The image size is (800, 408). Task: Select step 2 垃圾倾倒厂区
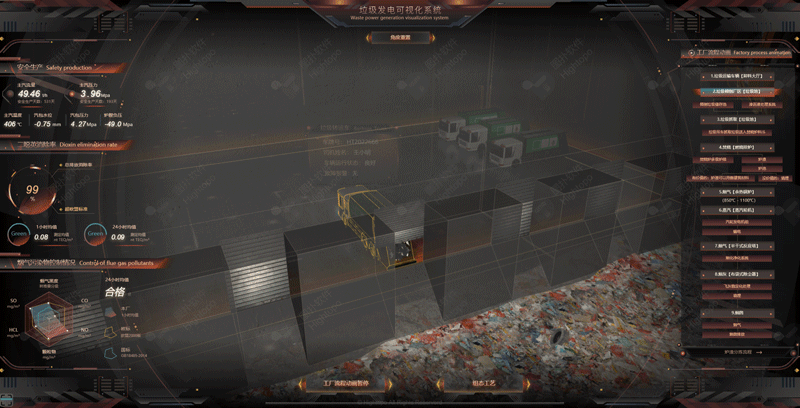[736, 90]
